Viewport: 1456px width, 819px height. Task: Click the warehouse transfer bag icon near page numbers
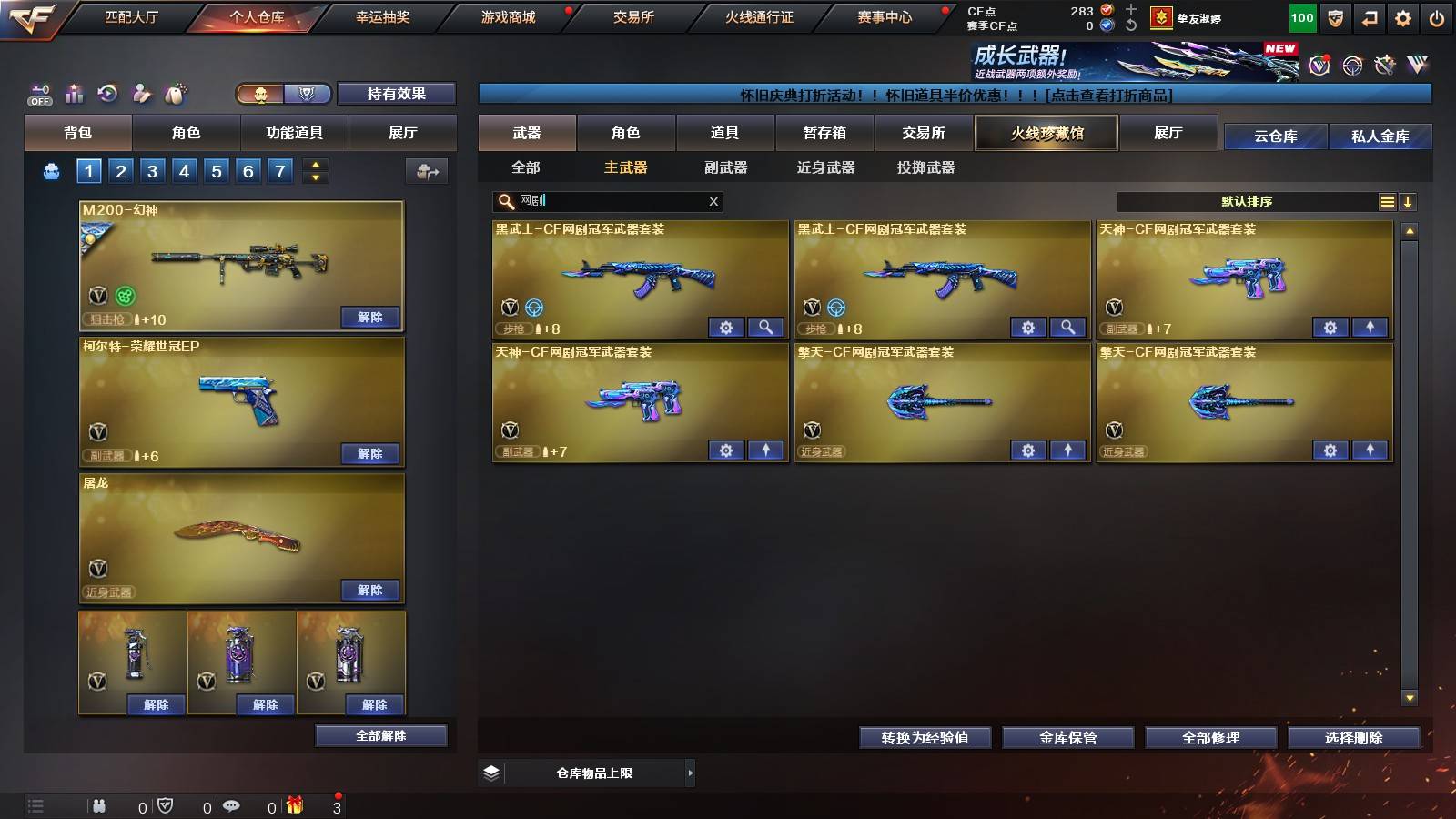pyautogui.click(x=428, y=170)
